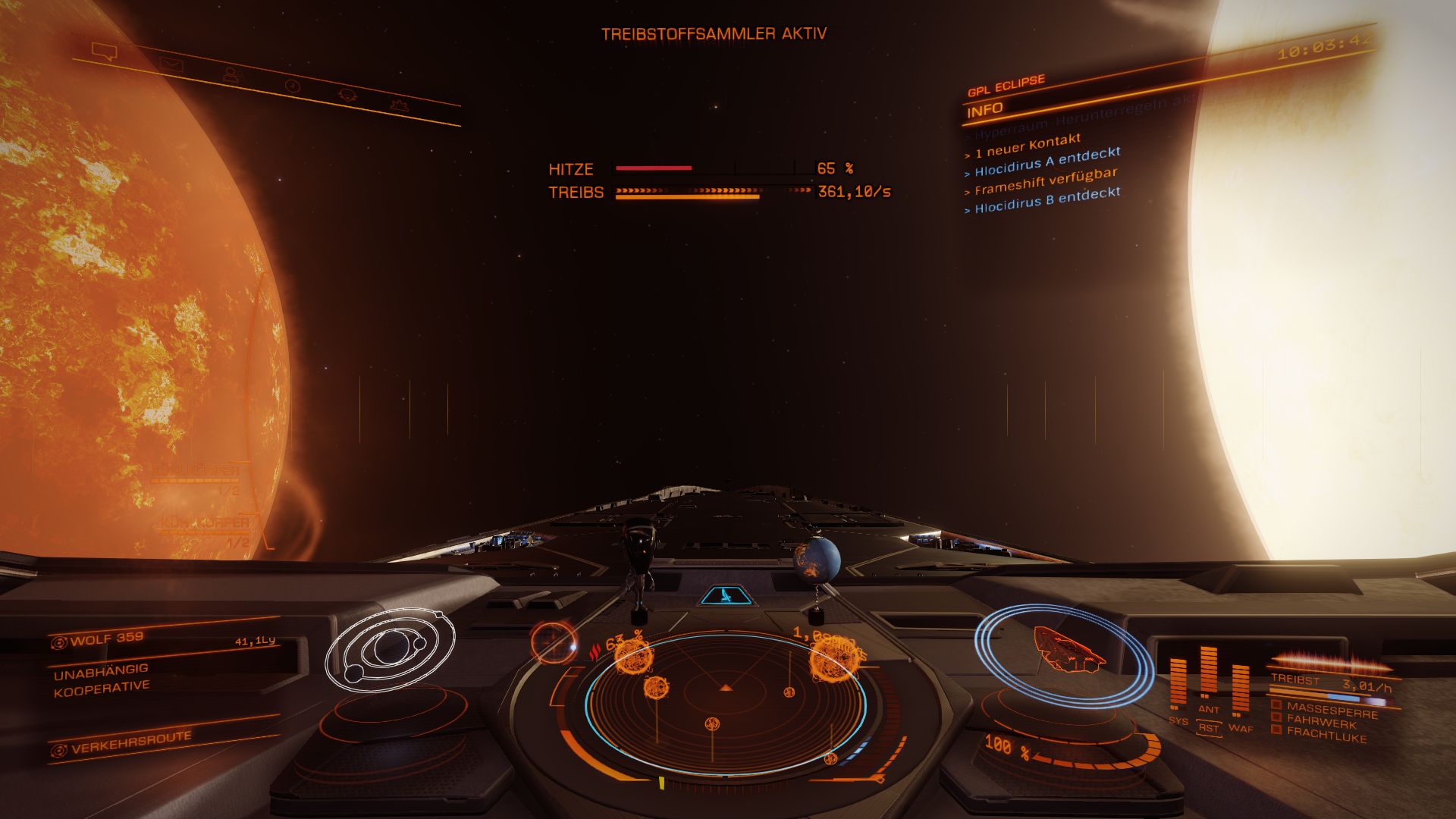The width and height of the screenshot is (1456, 819).
Task: Click the 'Hlocidirus B entdeckt' message
Action: pos(1046,199)
